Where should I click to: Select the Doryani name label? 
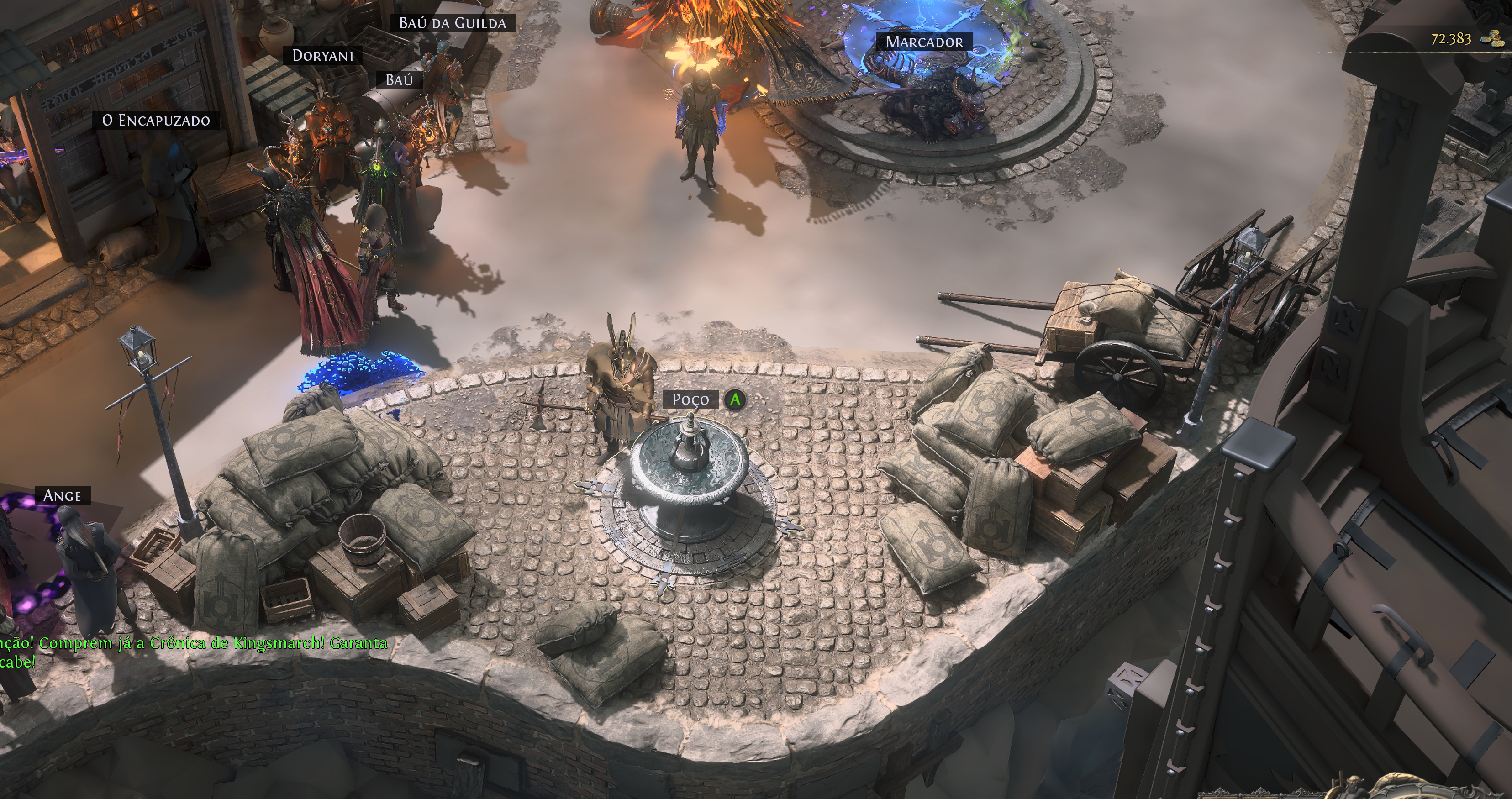point(323,56)
